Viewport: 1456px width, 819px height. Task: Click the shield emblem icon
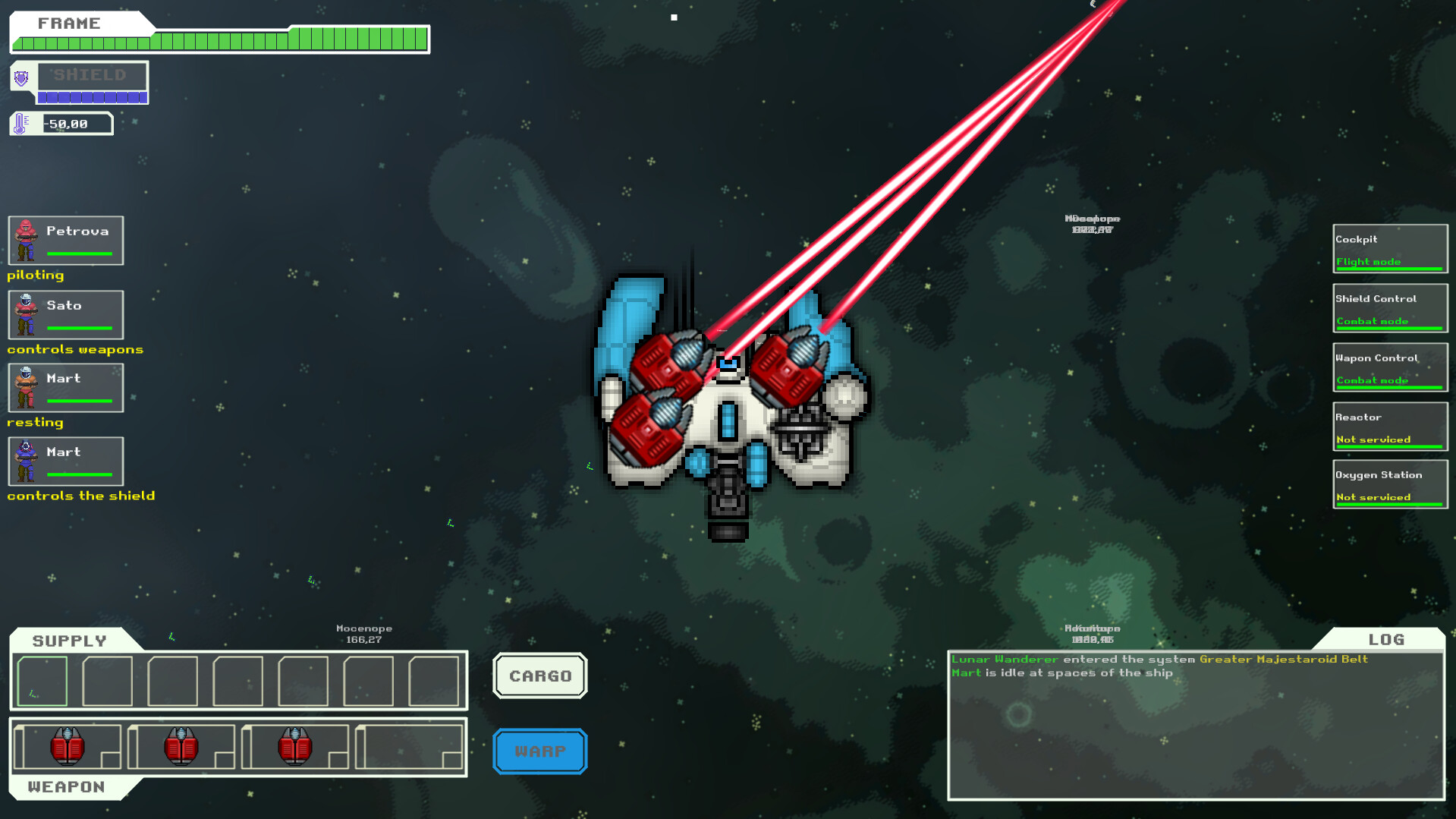[x=23, y=79]
